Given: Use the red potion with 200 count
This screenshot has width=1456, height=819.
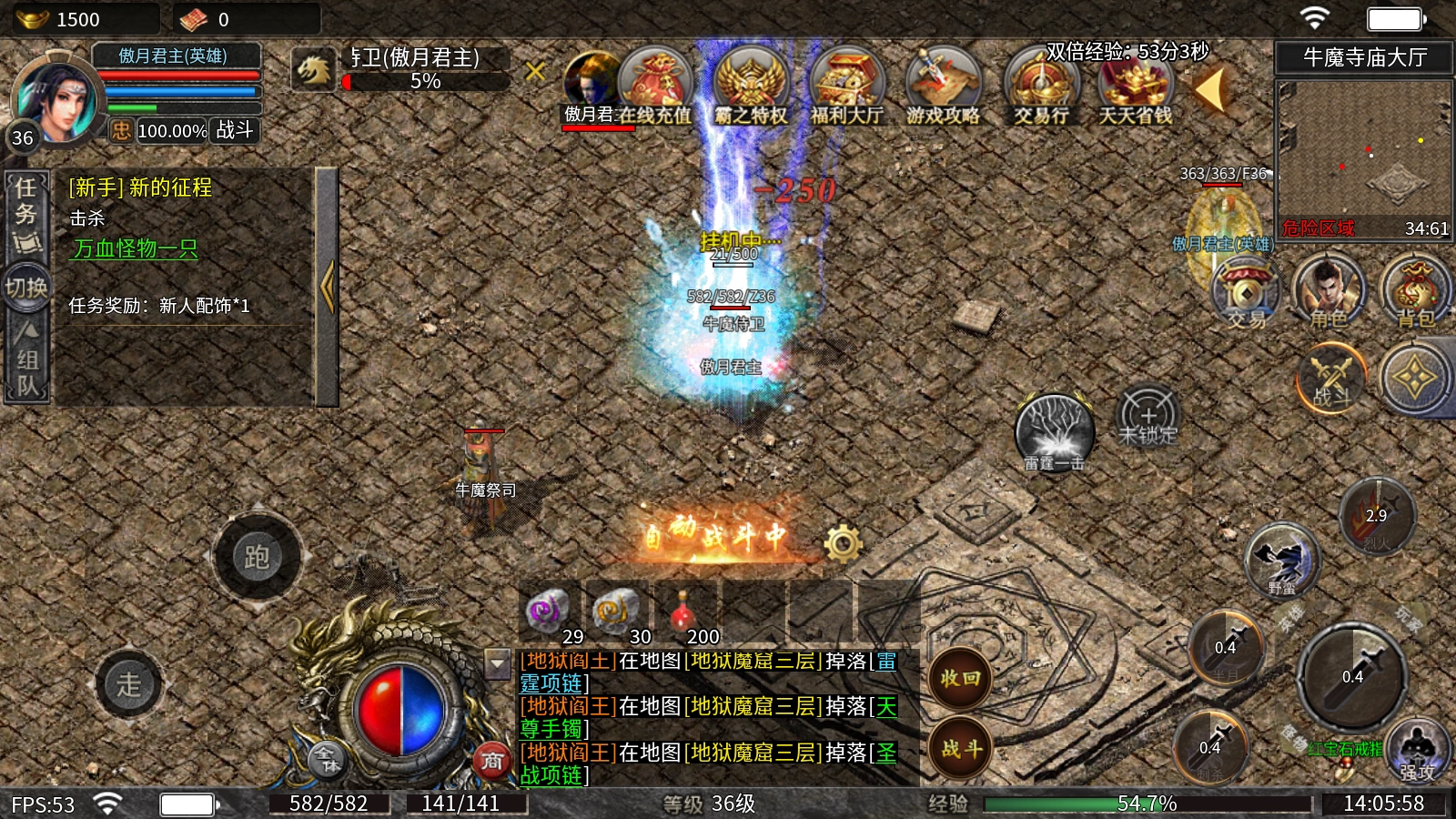Looking at the screenshot, I should click(x=682, y=612).
